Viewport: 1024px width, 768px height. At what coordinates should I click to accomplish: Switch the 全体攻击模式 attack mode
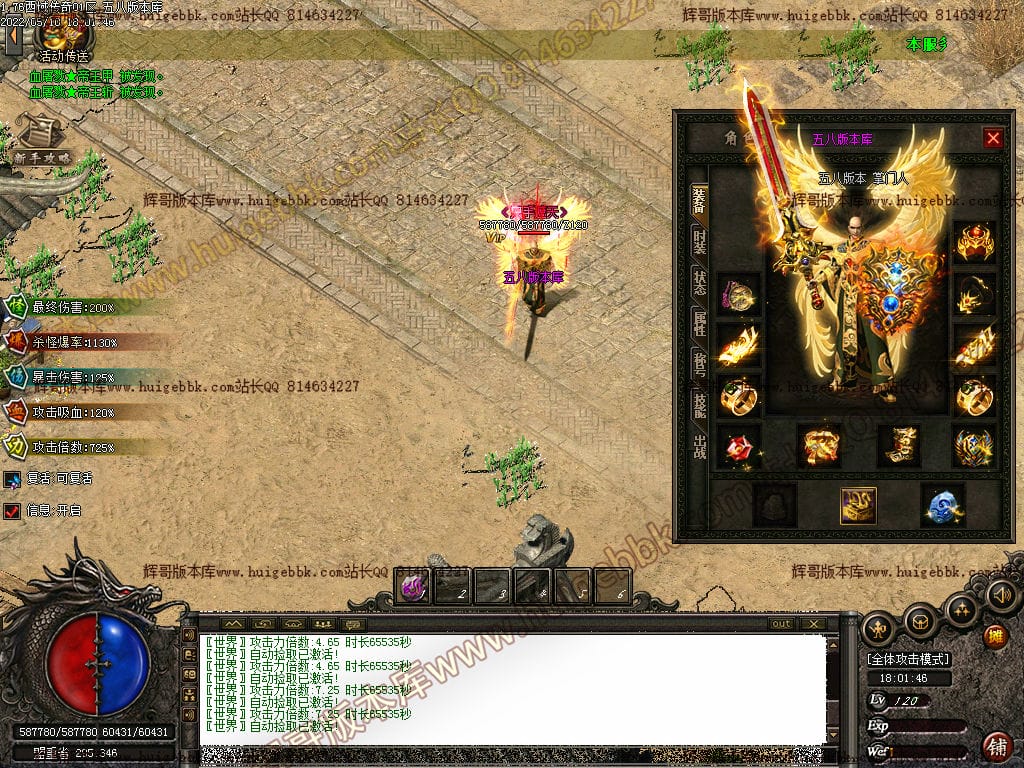click(x=908, y=659)
